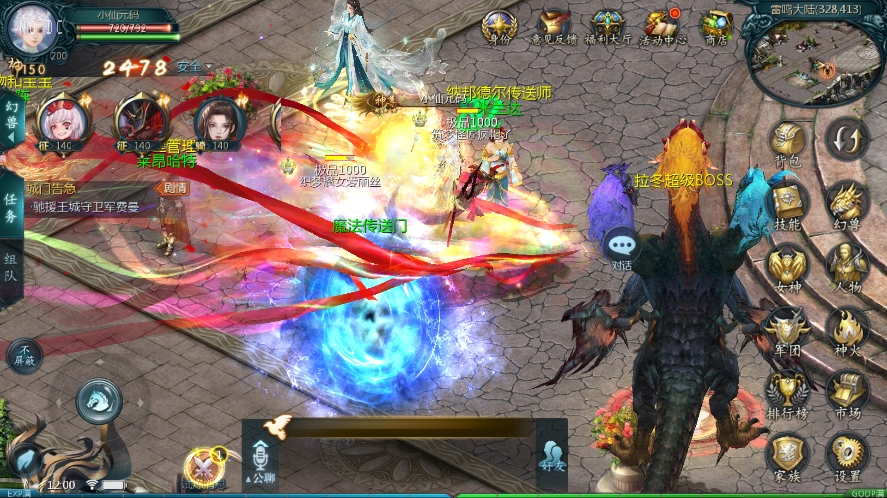Open the 技能 skills book
The height and width of the screenshot is (498, 887).
[x=788, y=203]
